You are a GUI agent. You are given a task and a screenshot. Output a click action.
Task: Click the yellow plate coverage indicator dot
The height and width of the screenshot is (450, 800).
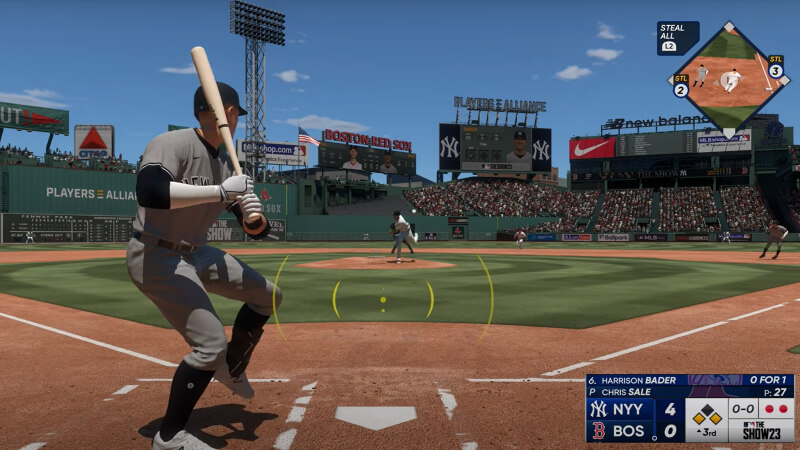pos(383,299)
